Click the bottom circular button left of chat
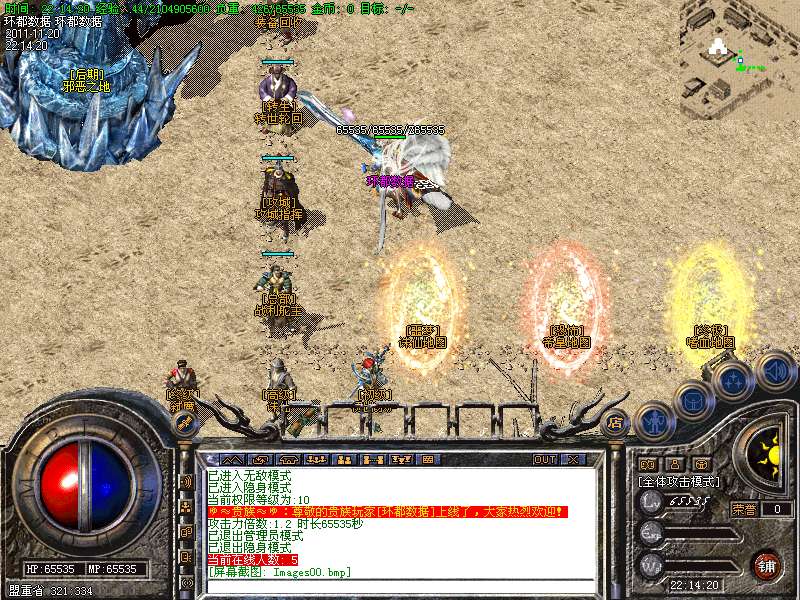This screenshot has height=600, width=800. [x=187, y=582]
